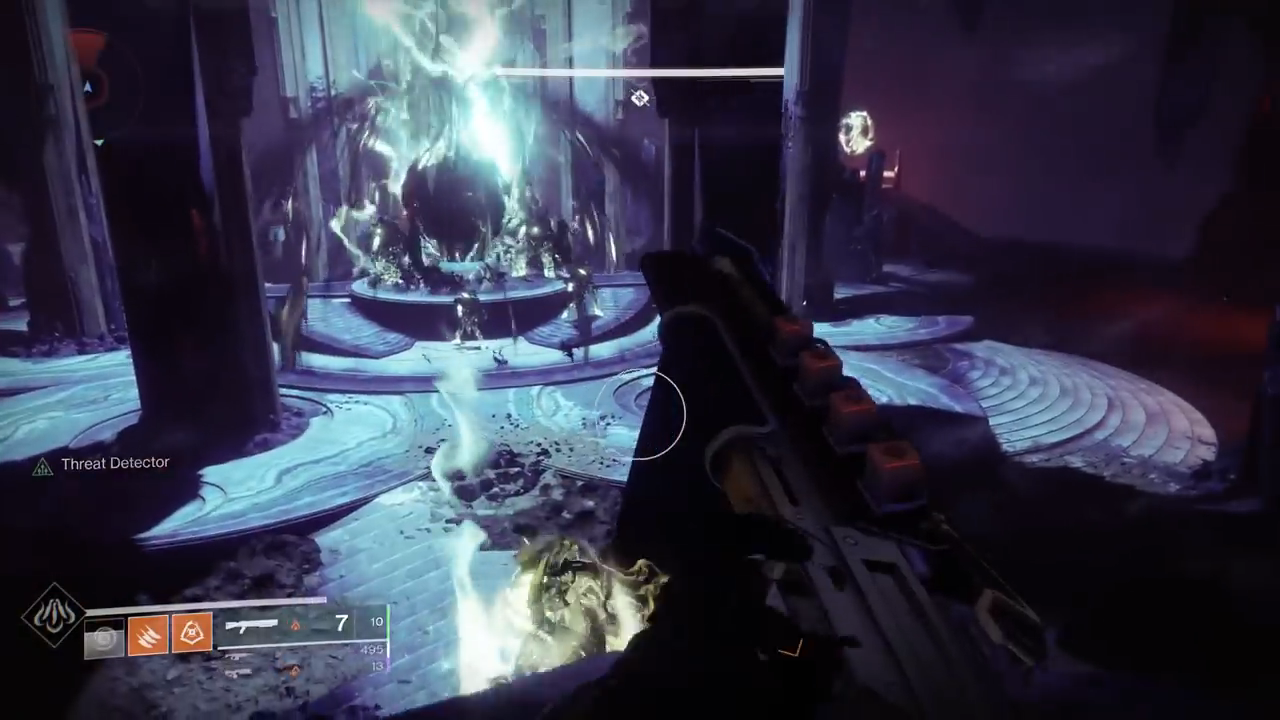Image resolution: width=1280 pixels, height=720 pixels.
Task: Trigger the orange class ability icon
Action: pos(191,634)
